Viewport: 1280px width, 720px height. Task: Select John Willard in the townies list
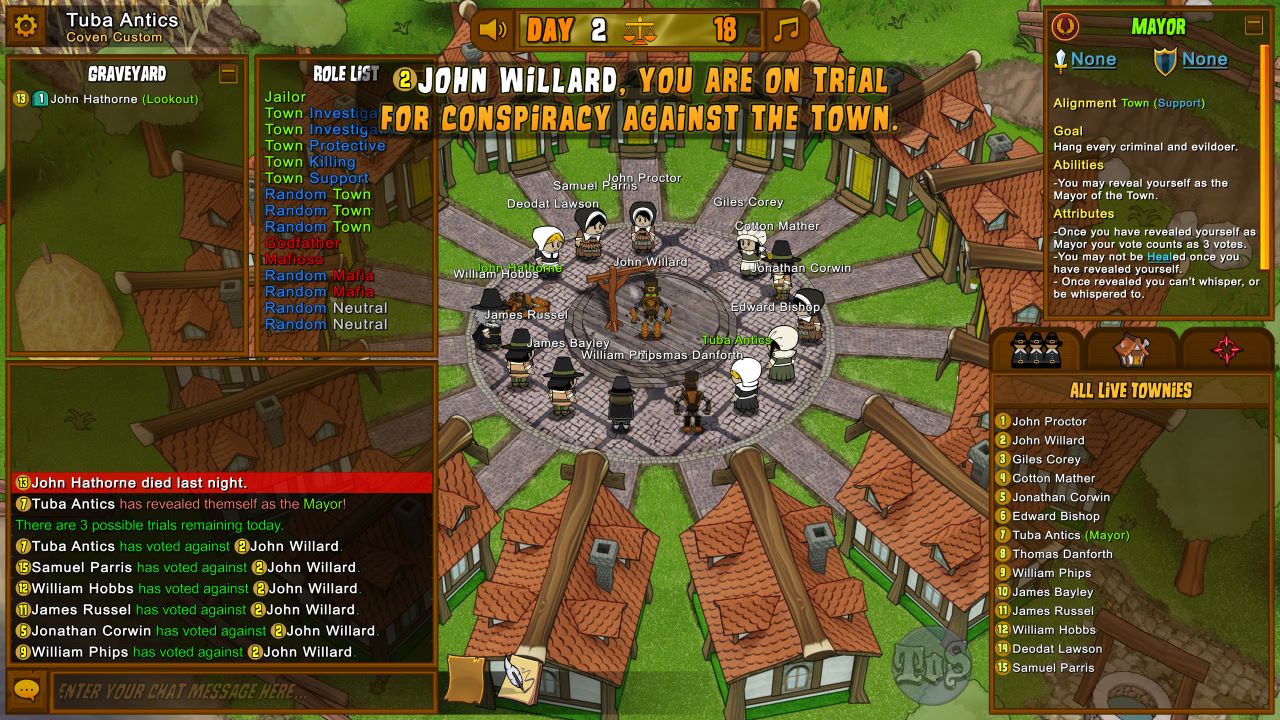(1048, 440)
